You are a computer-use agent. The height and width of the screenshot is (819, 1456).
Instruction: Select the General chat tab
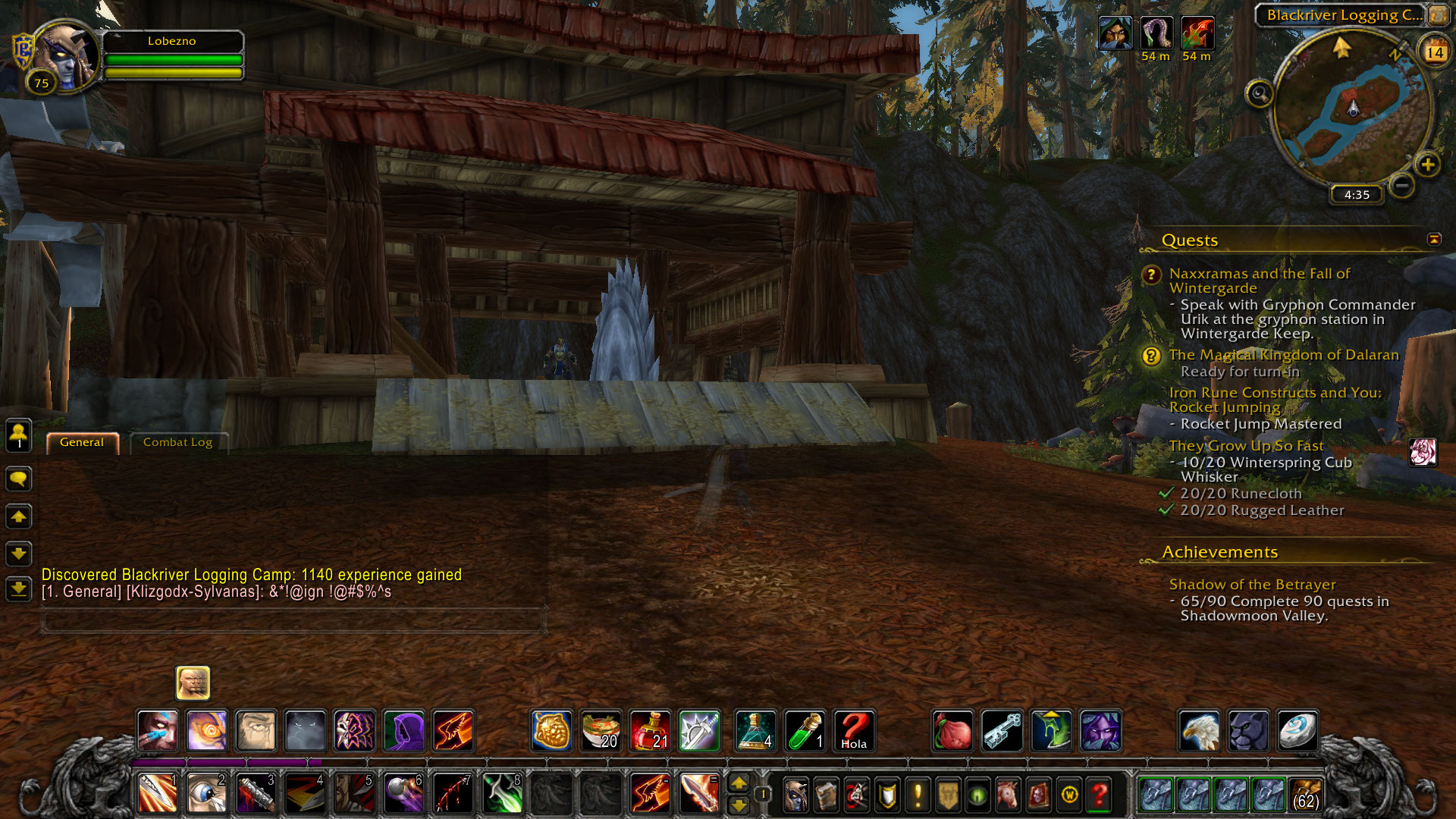tap(82, 442)
